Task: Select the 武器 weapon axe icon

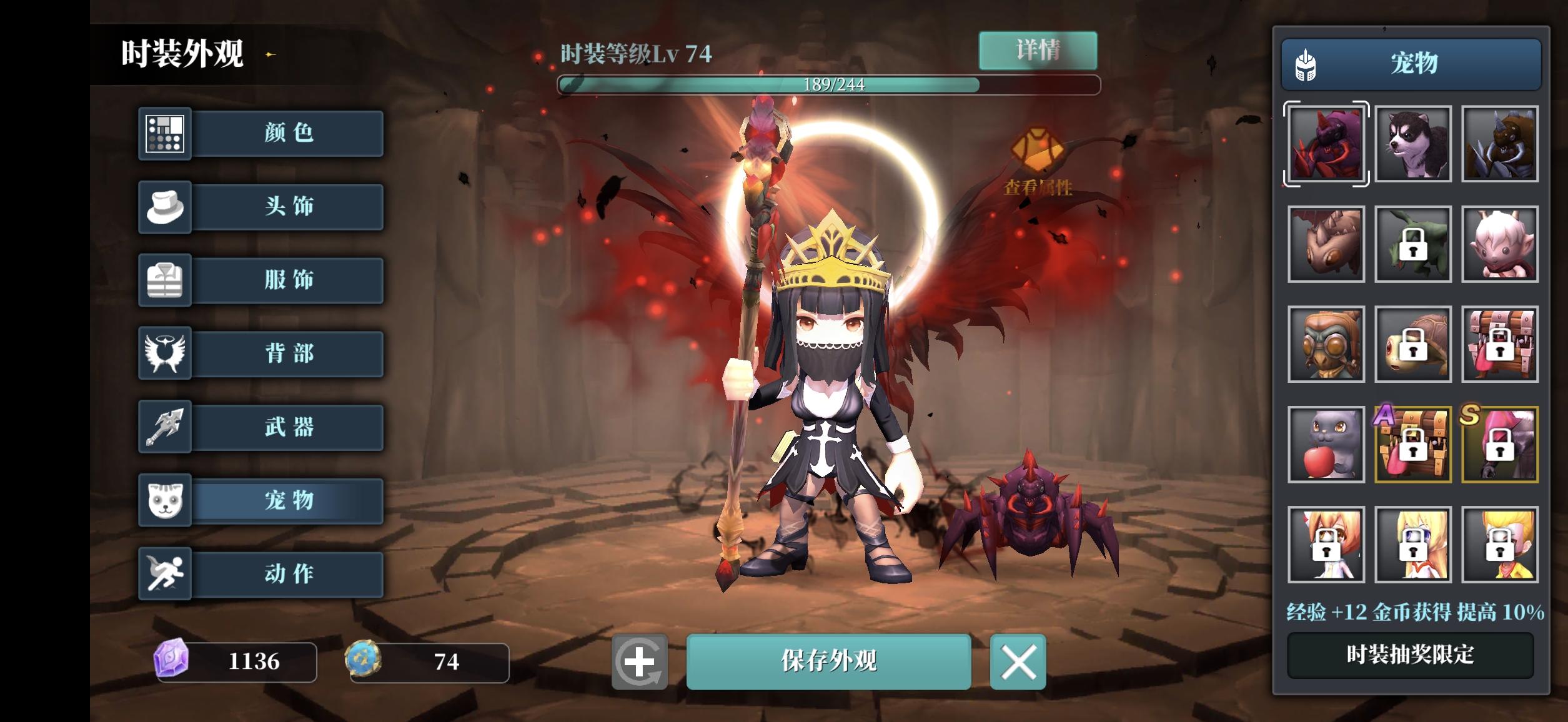Action: point(166,427)
